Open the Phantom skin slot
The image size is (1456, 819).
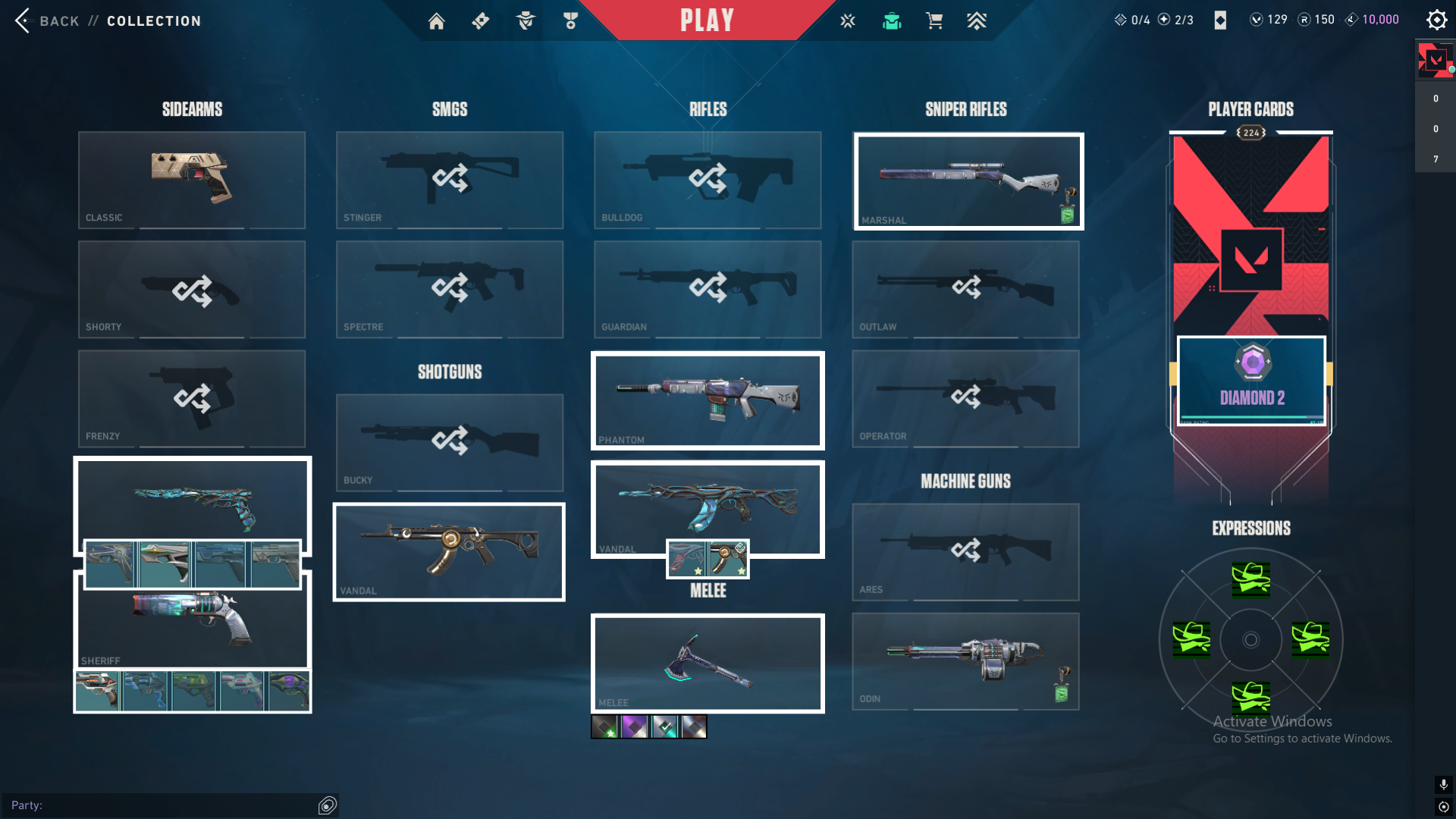[x=708, y=400]
